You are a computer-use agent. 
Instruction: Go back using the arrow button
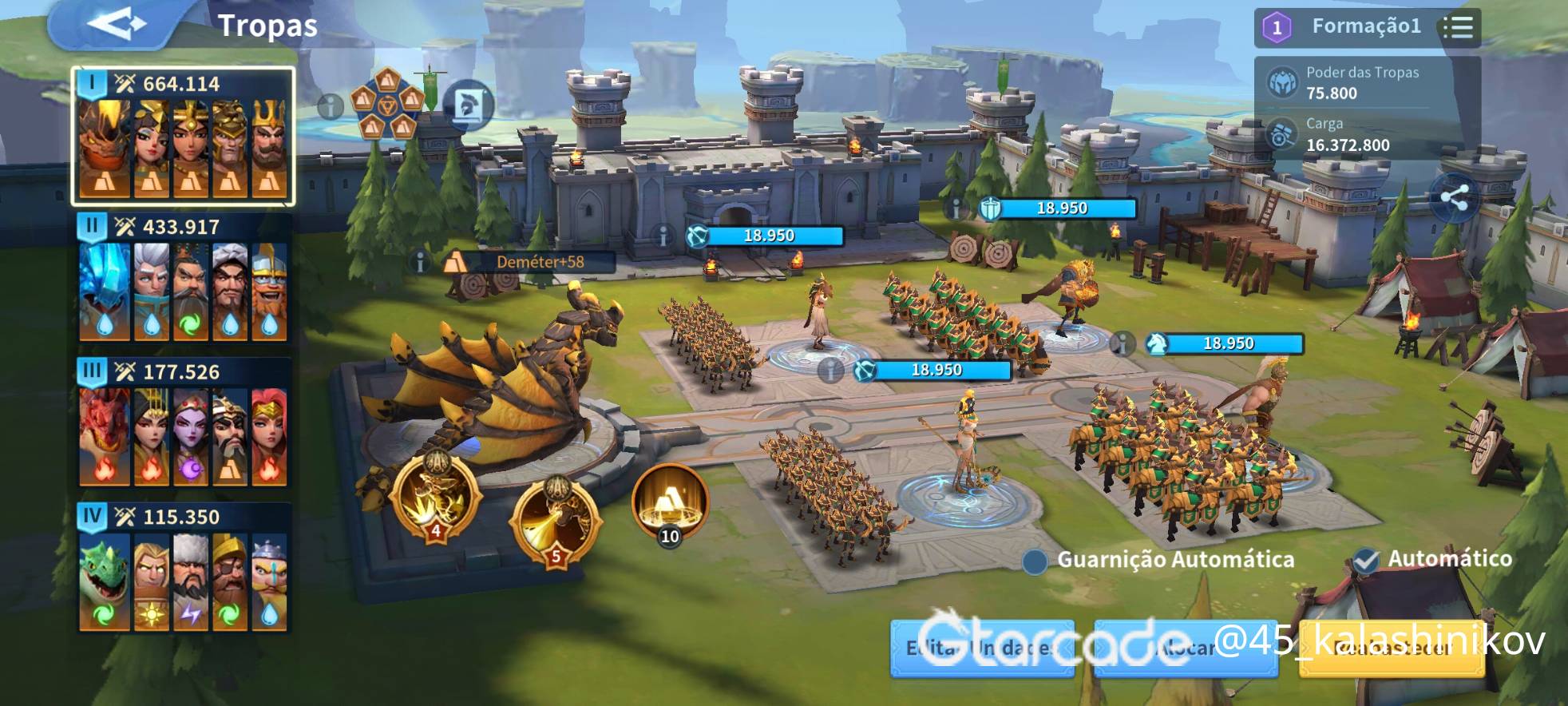pyautogui.click(x=117, y=25)
